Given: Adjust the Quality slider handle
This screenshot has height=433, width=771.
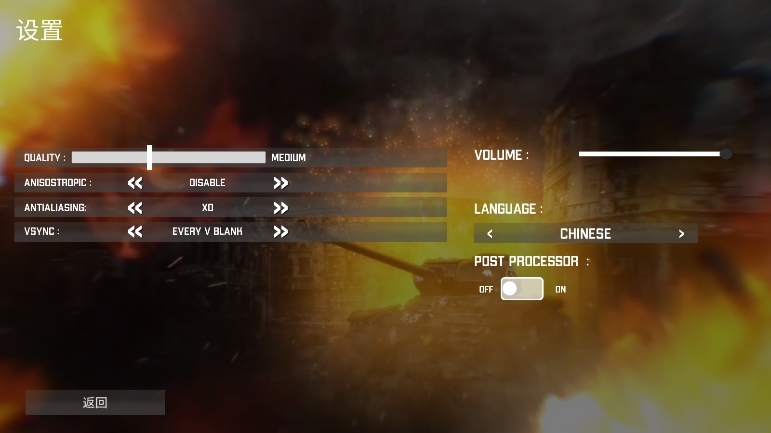Looking at the screenshot, I should point(149,158).
